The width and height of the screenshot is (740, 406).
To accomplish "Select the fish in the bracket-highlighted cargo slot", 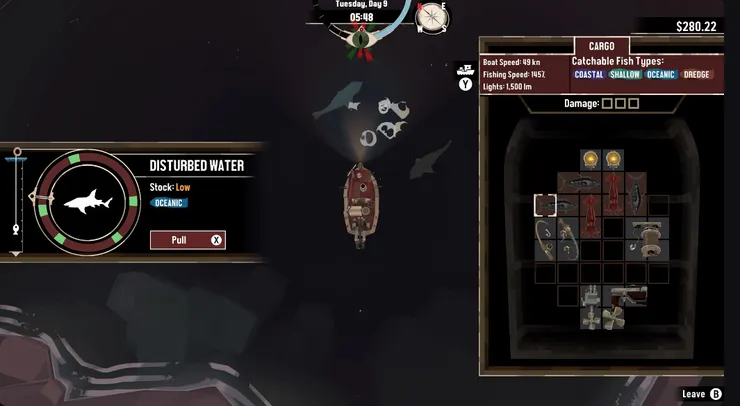I will click(x=545, y=205).
